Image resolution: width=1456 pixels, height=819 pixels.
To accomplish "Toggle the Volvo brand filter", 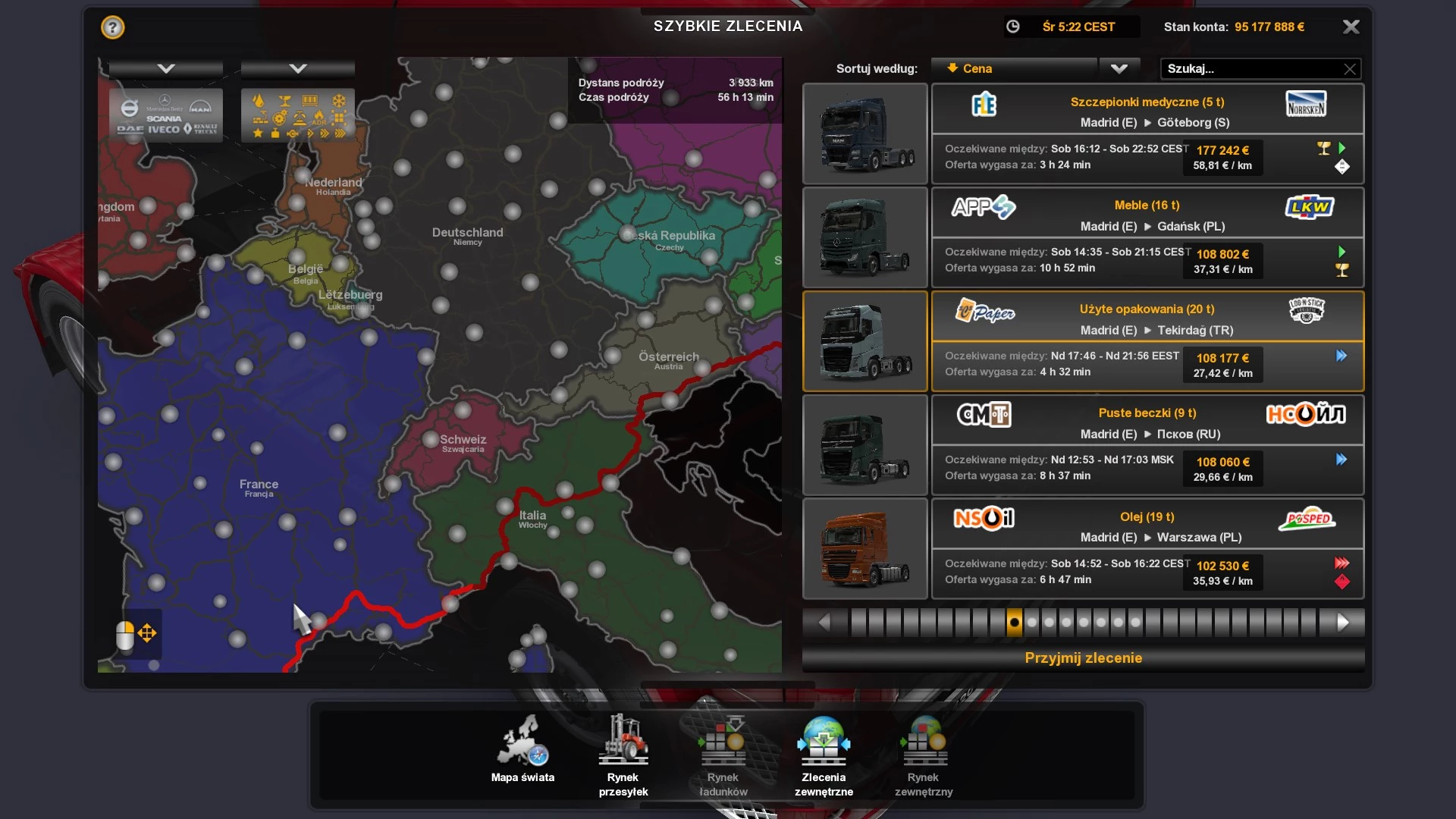I will tap(129, 106).
